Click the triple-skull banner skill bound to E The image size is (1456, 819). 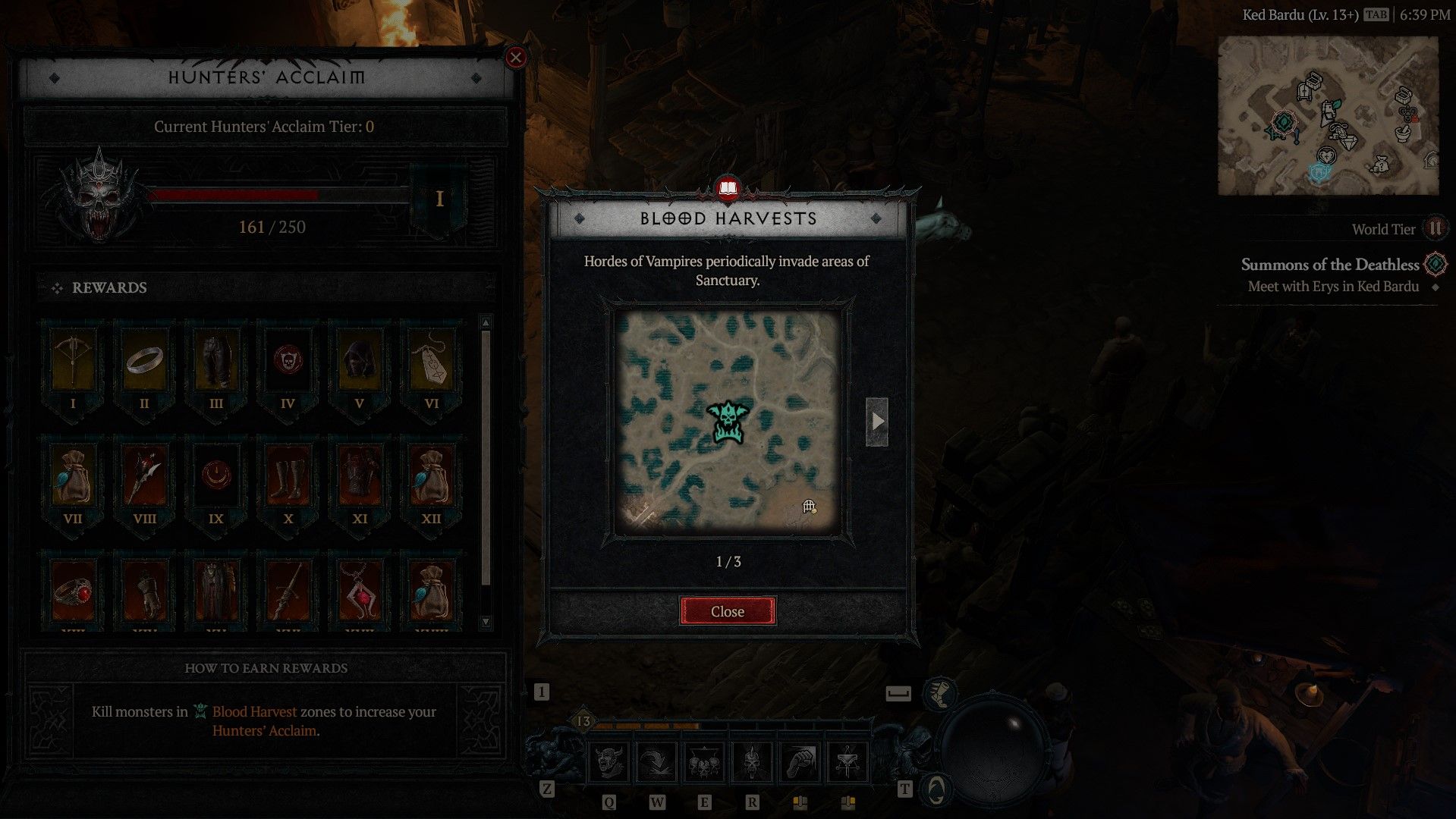(704, 762)
